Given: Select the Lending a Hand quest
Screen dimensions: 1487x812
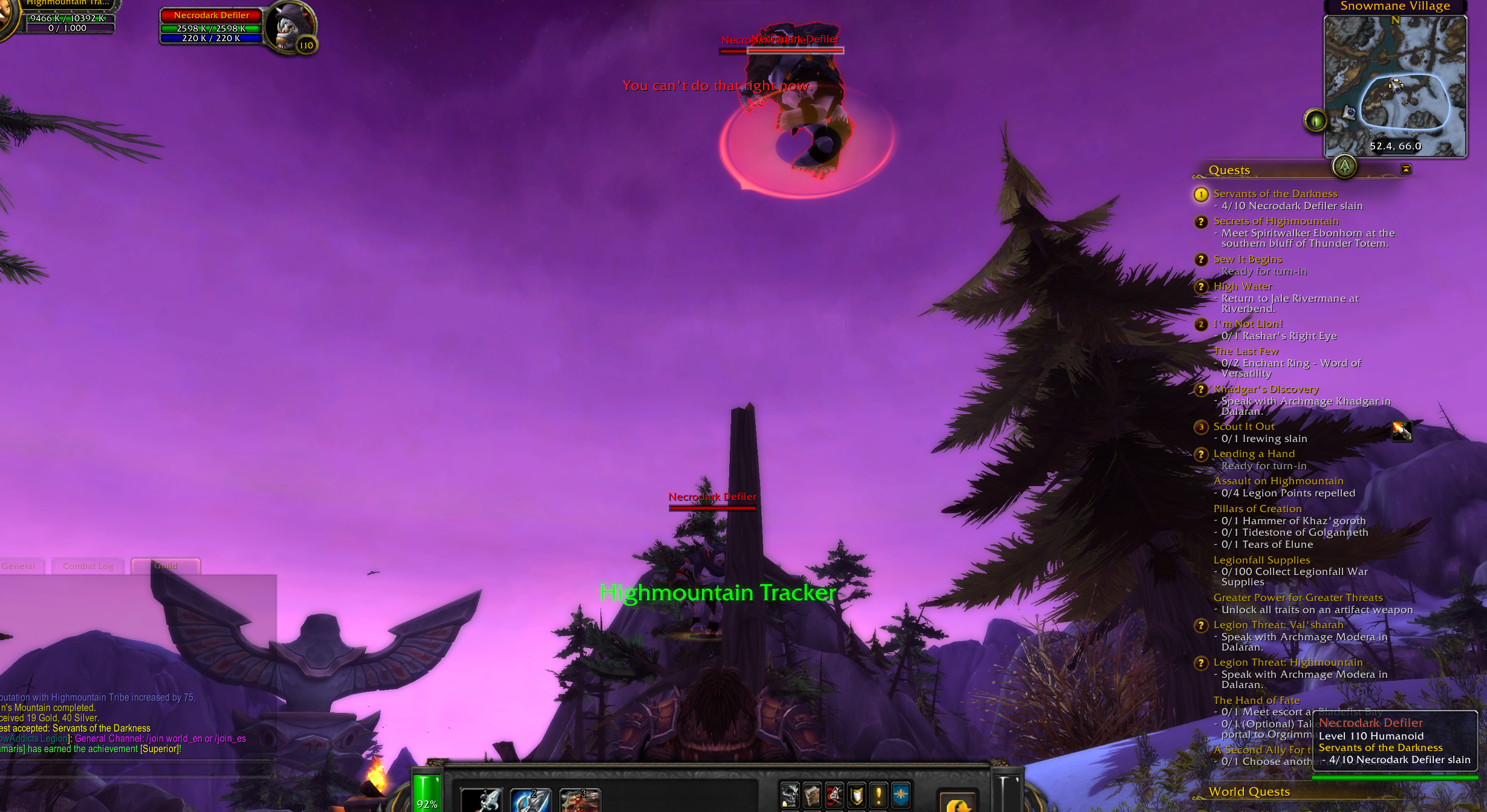Looking at the screenshot, I should [1254, 454].
